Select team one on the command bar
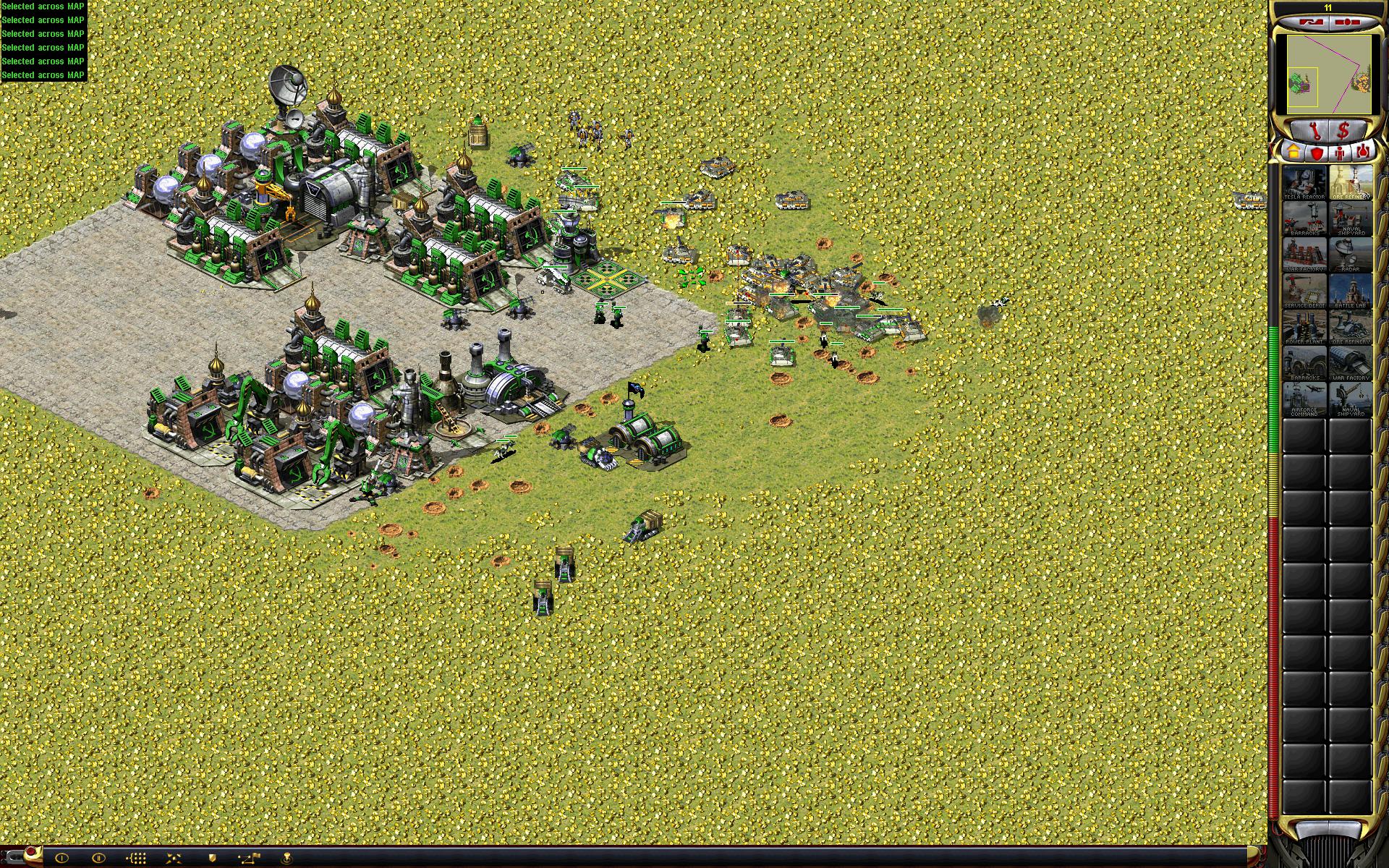 tap(61, 858)
